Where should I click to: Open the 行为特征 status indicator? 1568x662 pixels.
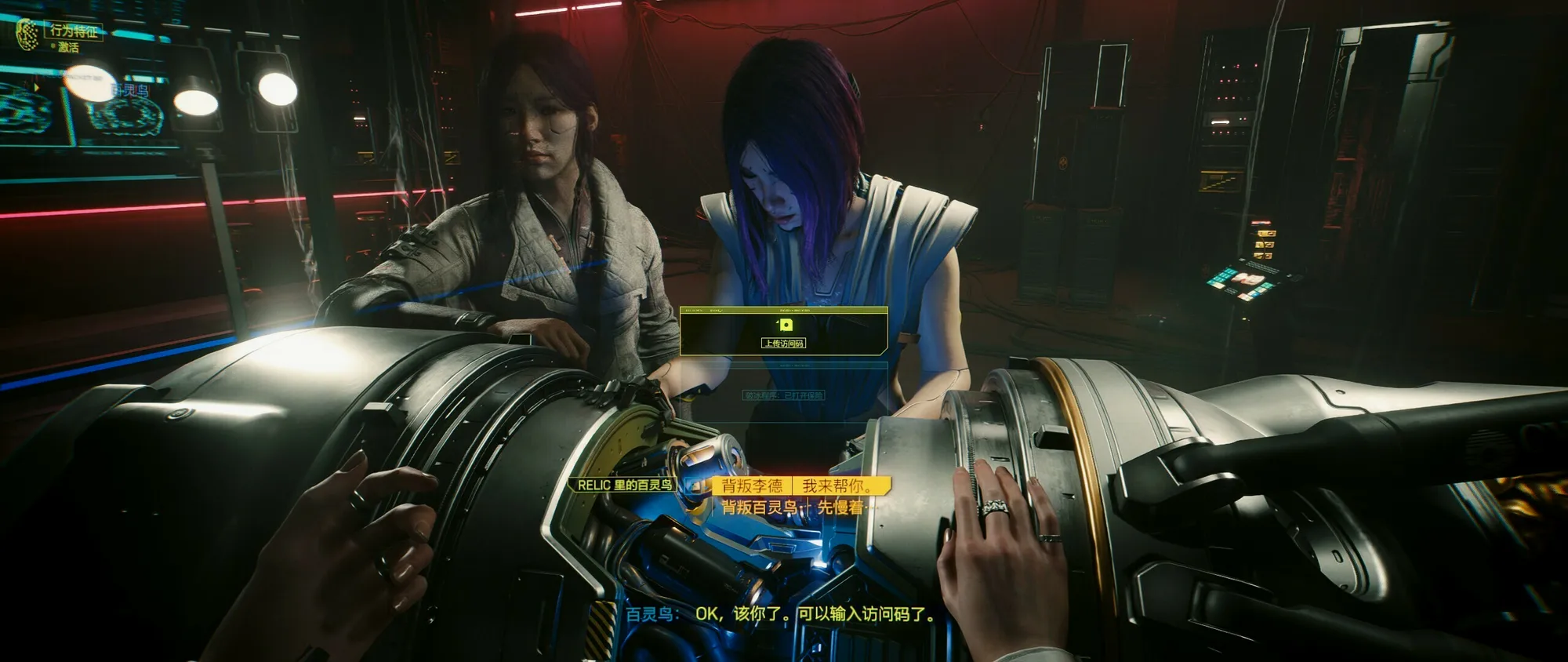(x=74, y=31)
